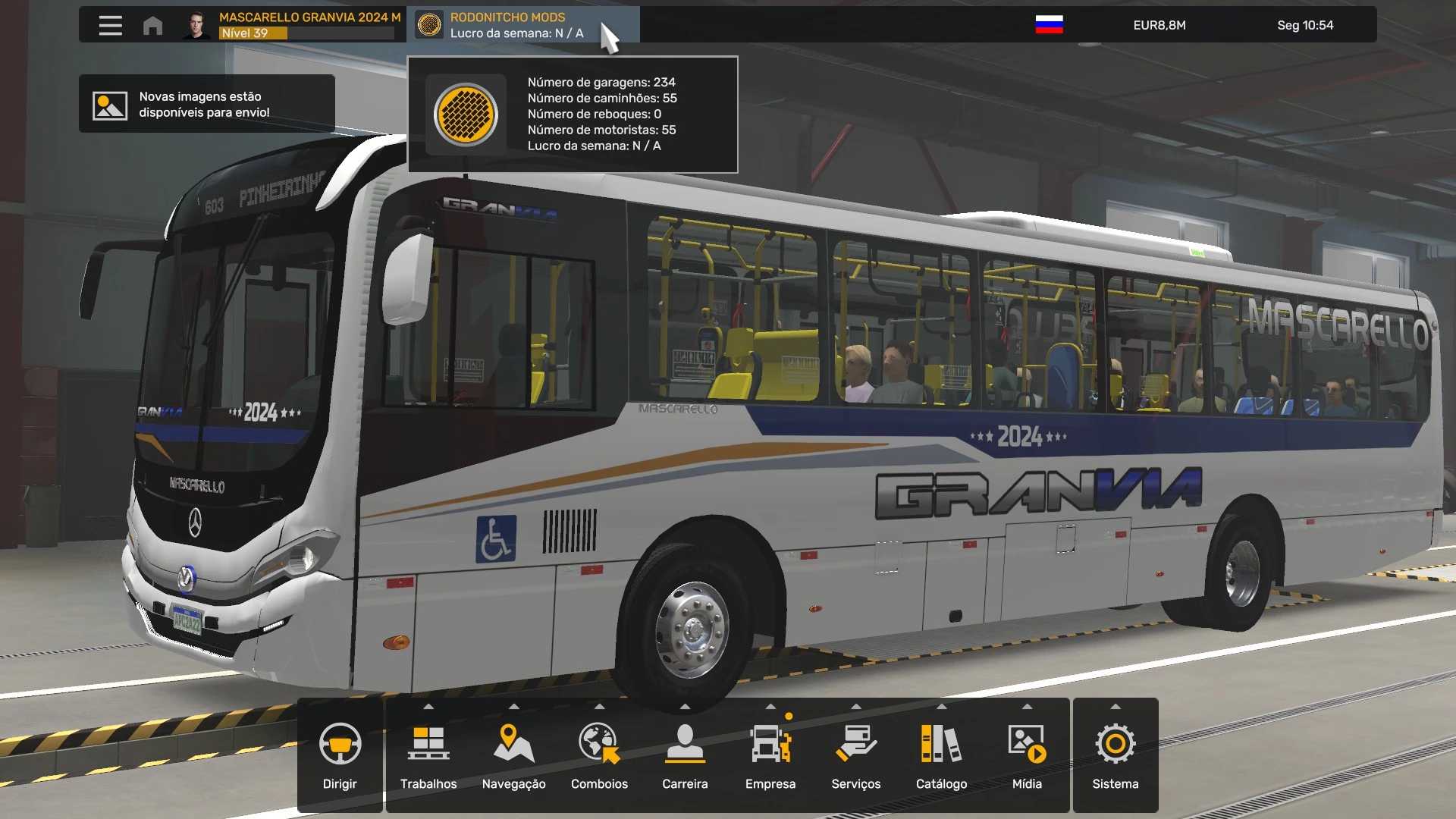Click the Dirigir steering wheel button
1456x819 pixels.
pos(340,755)
